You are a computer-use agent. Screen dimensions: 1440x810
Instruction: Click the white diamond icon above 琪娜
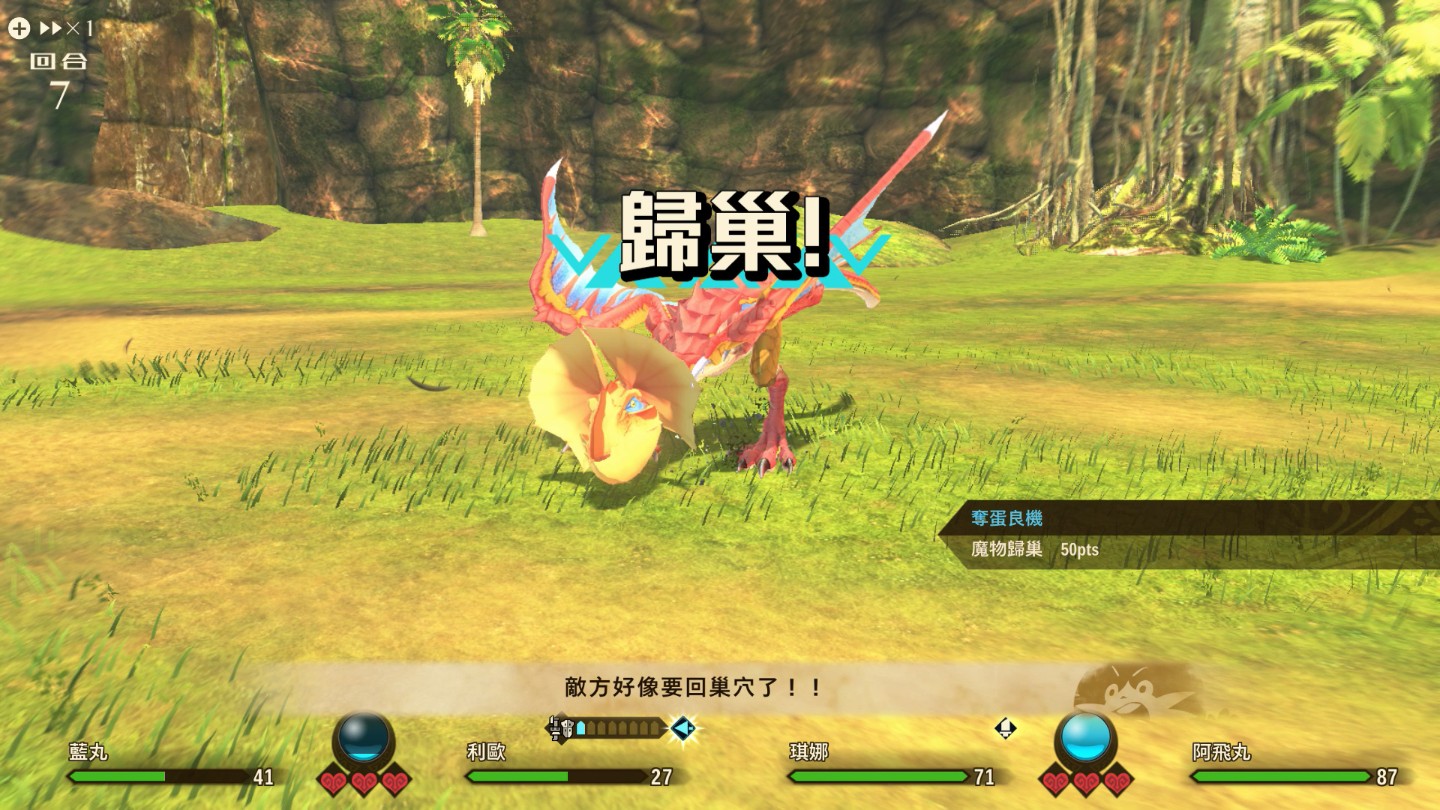[x=1006, y=728]
